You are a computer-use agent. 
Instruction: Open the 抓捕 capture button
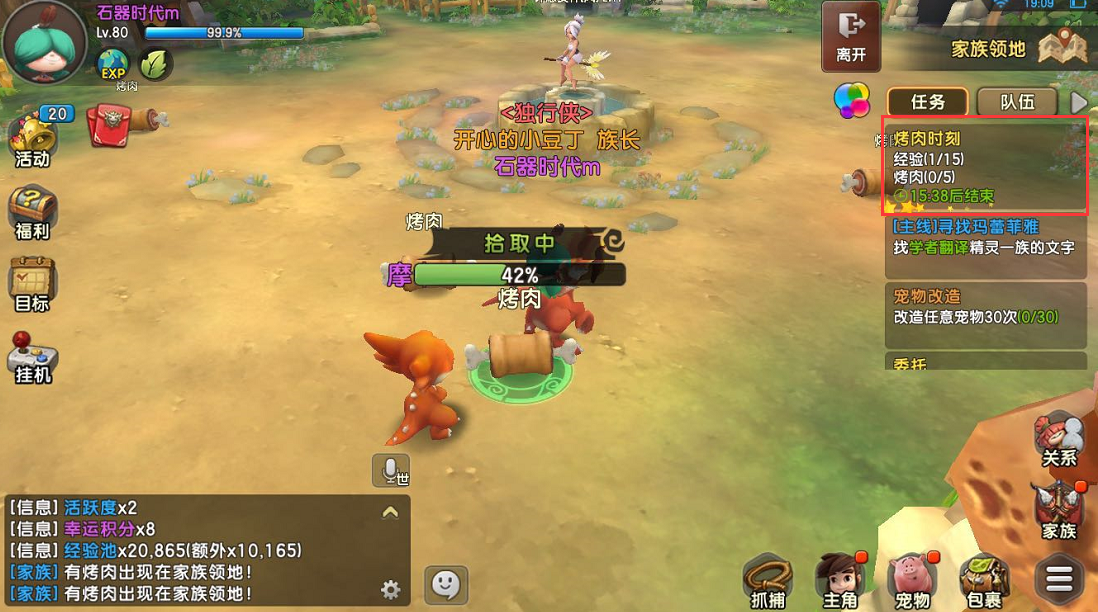tap(768, 580)
